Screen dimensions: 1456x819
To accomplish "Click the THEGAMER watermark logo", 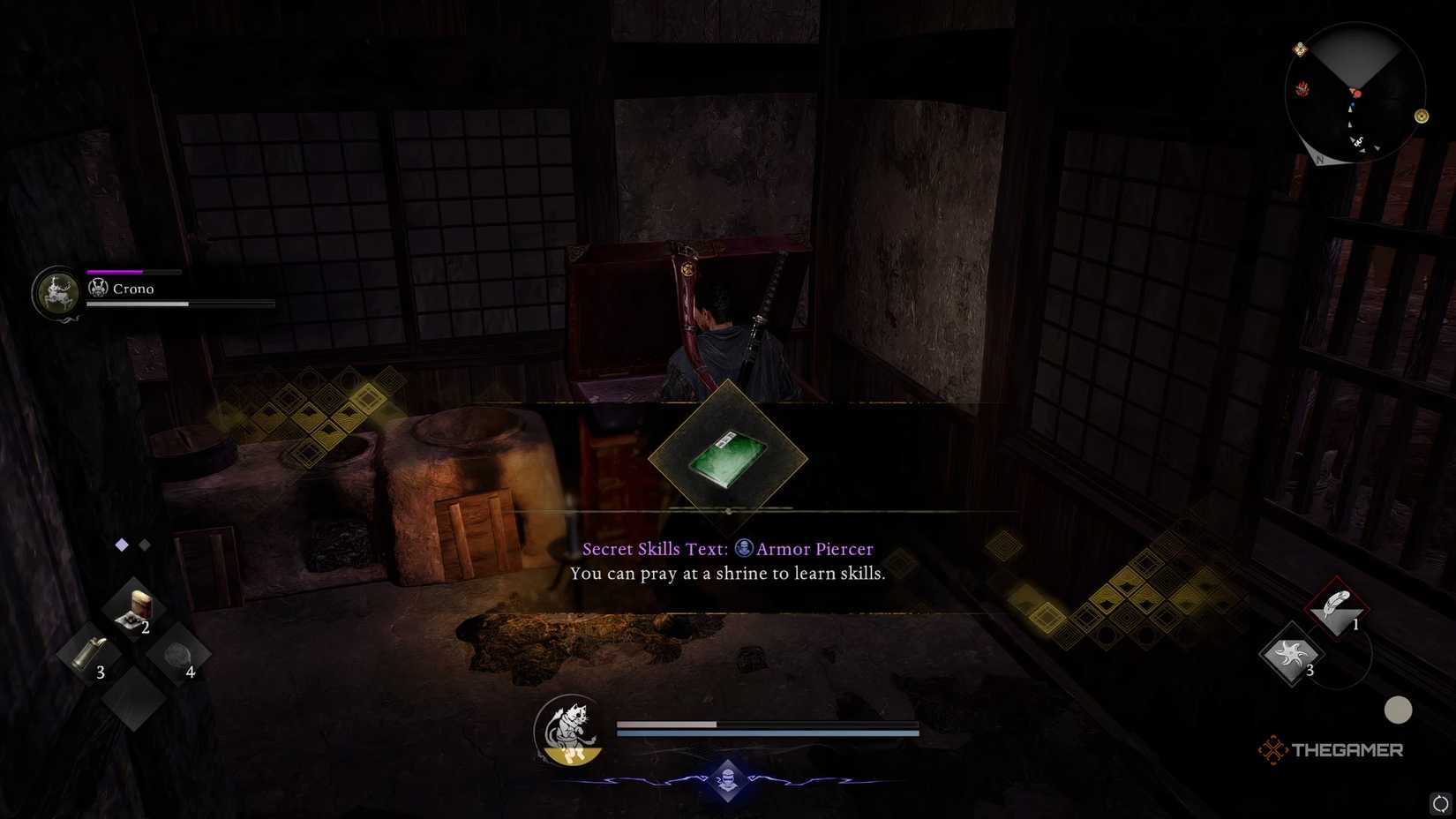I will pyautogui.click(x=1332, y=750).
